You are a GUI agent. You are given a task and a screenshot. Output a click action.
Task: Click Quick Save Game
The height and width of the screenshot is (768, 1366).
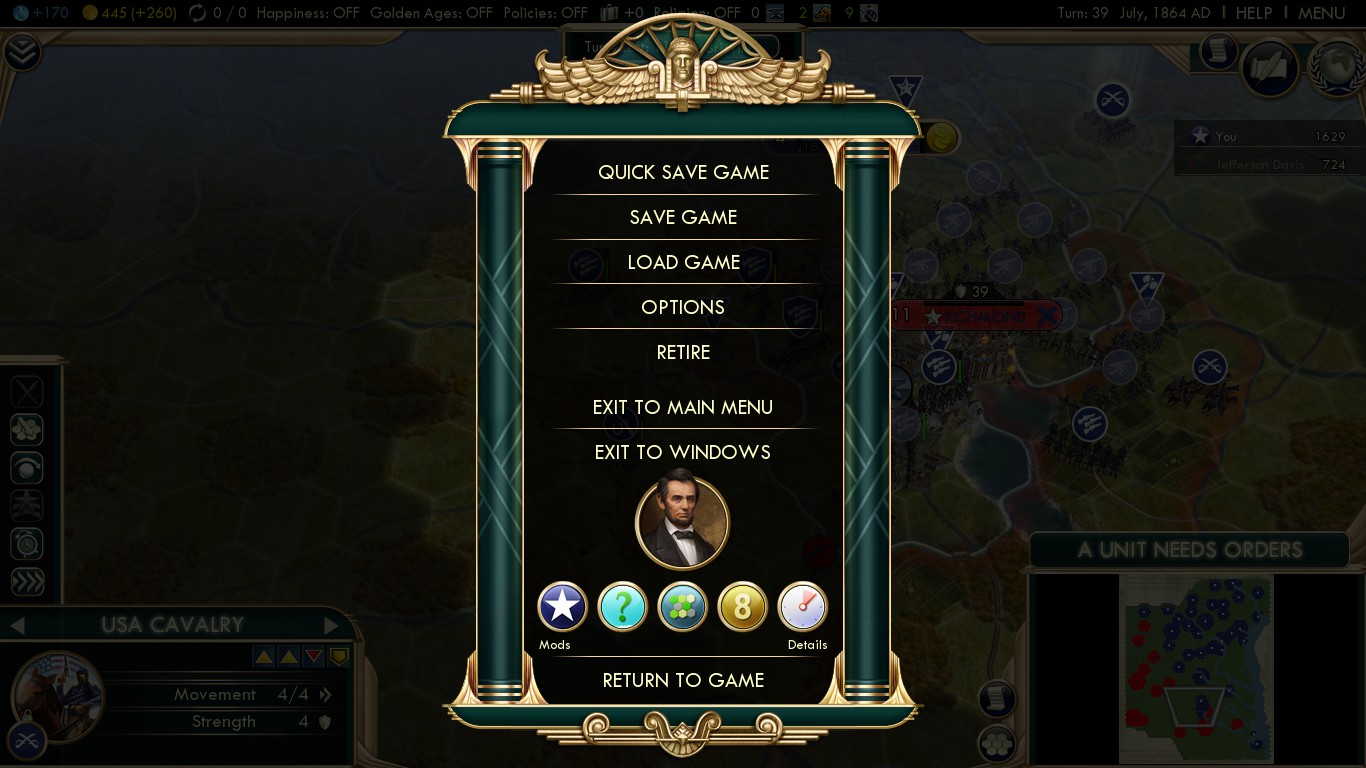(x=683, y=172)
